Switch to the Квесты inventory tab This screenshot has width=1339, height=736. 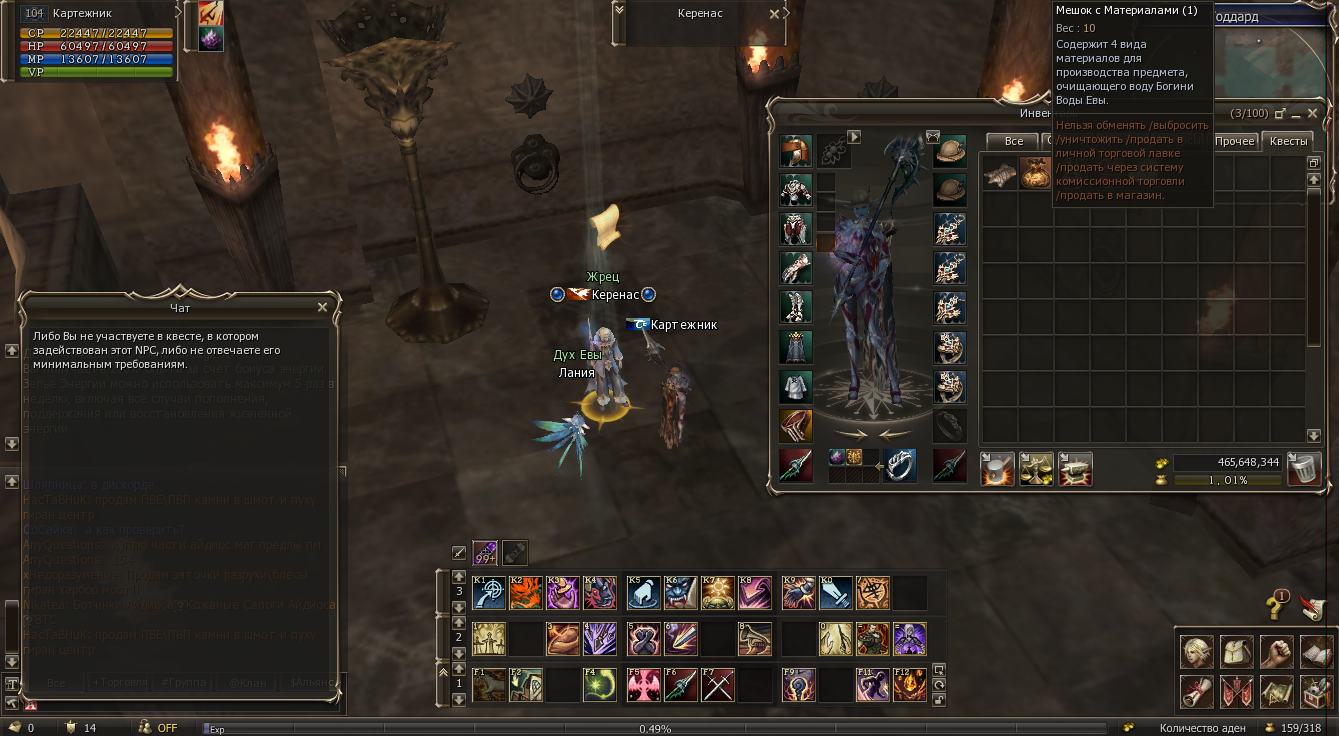click(x=1288, y=141)
